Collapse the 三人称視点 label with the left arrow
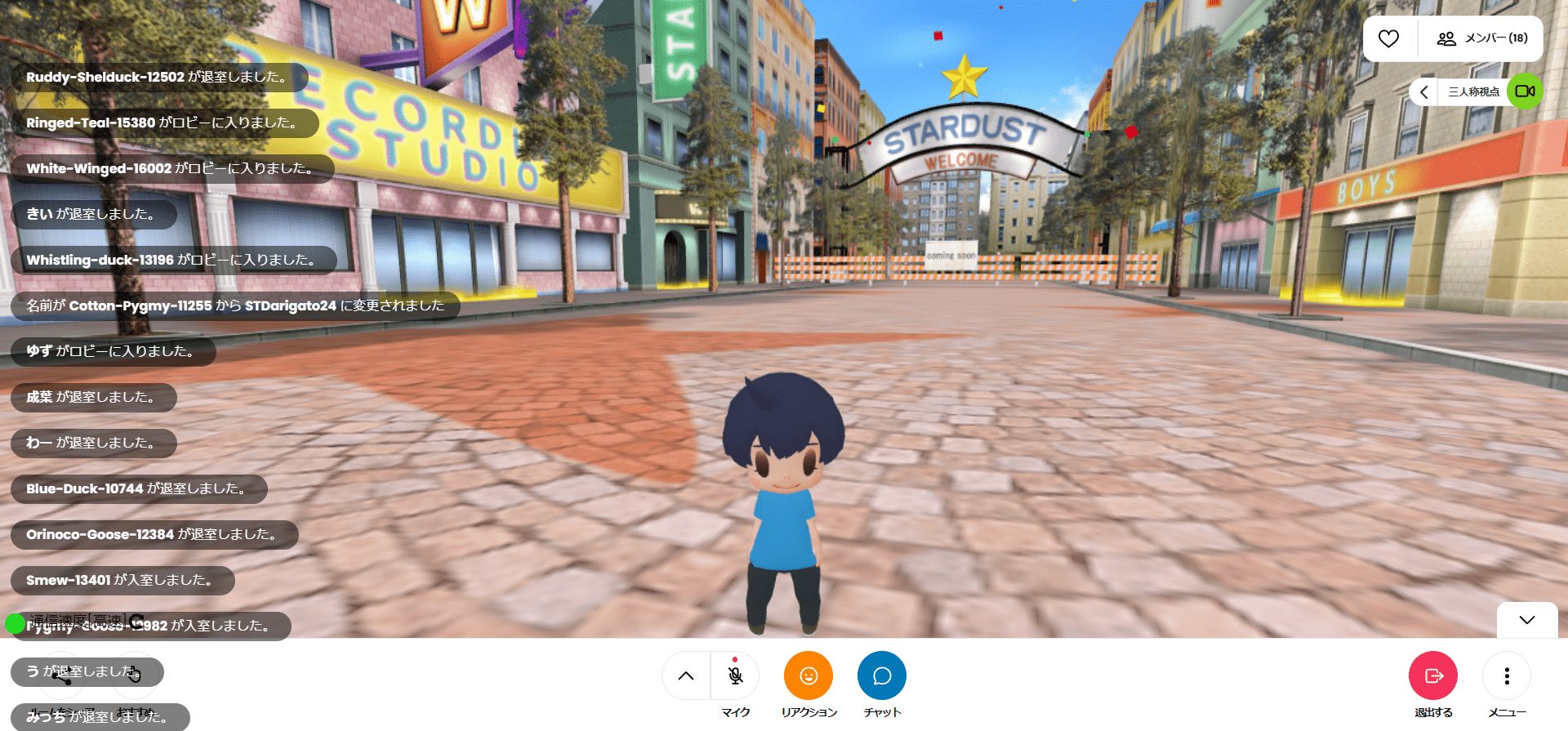 coord(1423,91)
